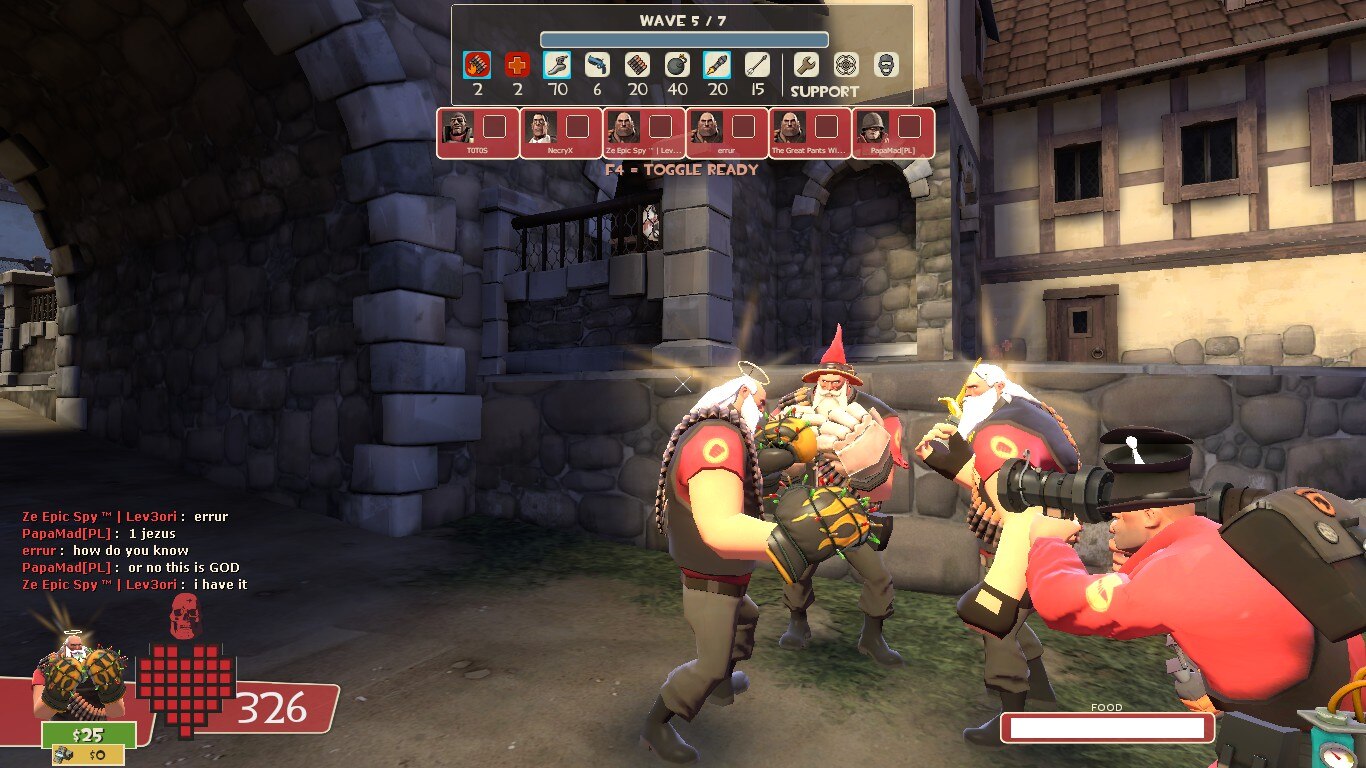The image size is (1366, 768).
Task: Click the spy mask support icon
Action: tap(886, 66)
